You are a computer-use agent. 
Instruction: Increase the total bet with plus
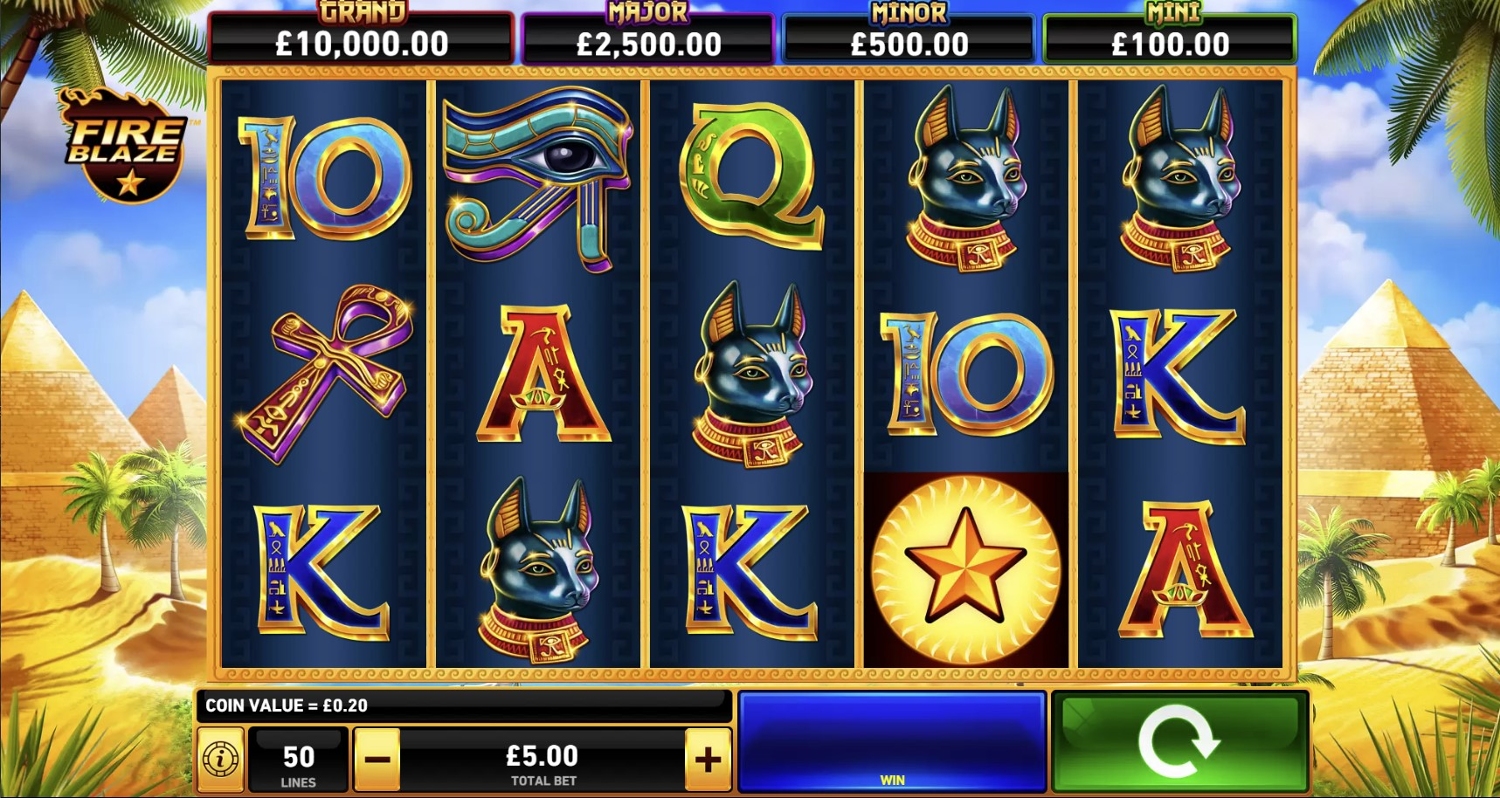(708, 760)
